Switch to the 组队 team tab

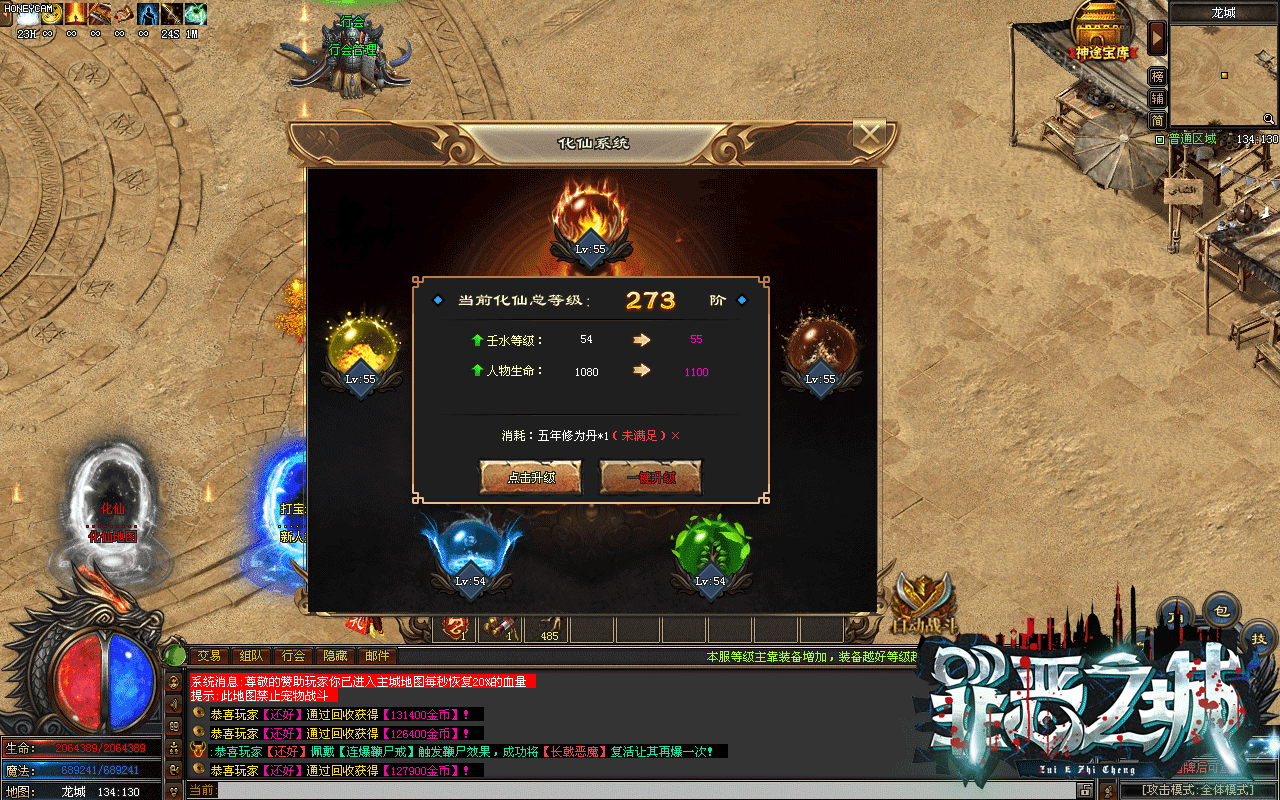coord(251,656)
